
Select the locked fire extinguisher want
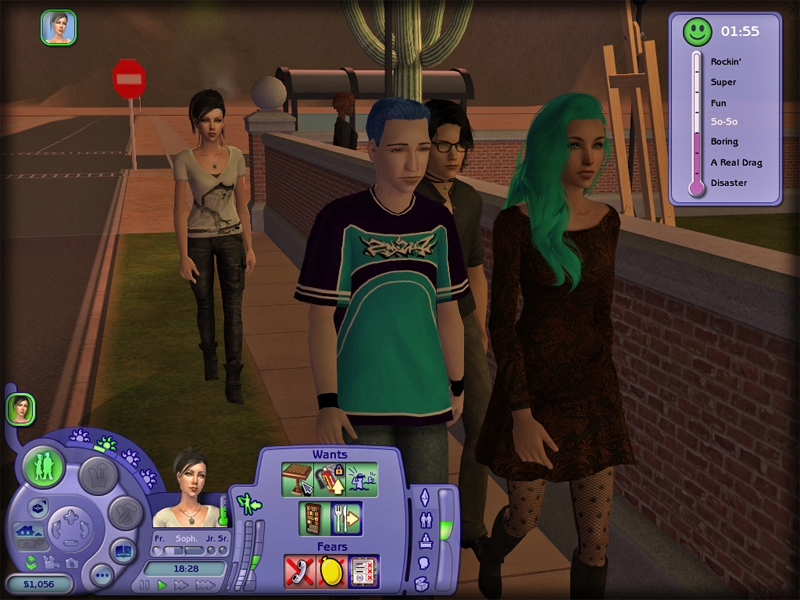pyautogui.click(x=328, y=479)
